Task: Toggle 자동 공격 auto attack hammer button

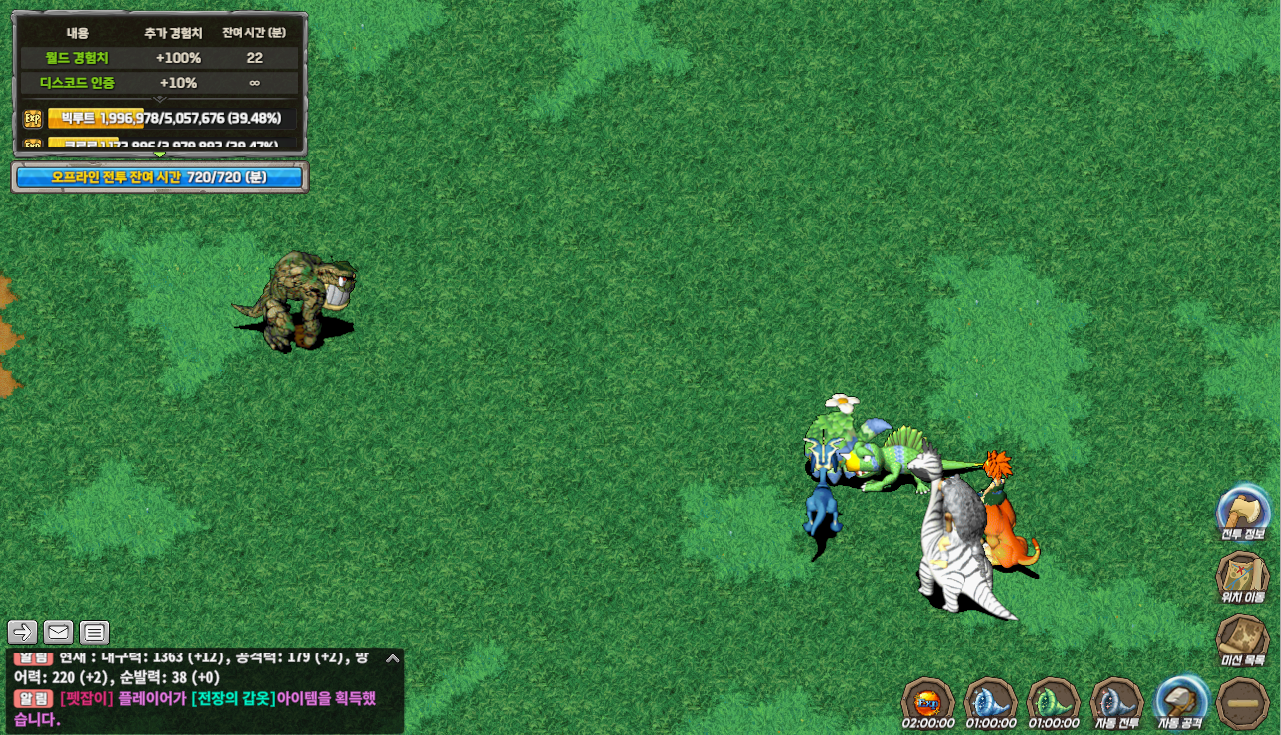Action: coord(1180,699)
